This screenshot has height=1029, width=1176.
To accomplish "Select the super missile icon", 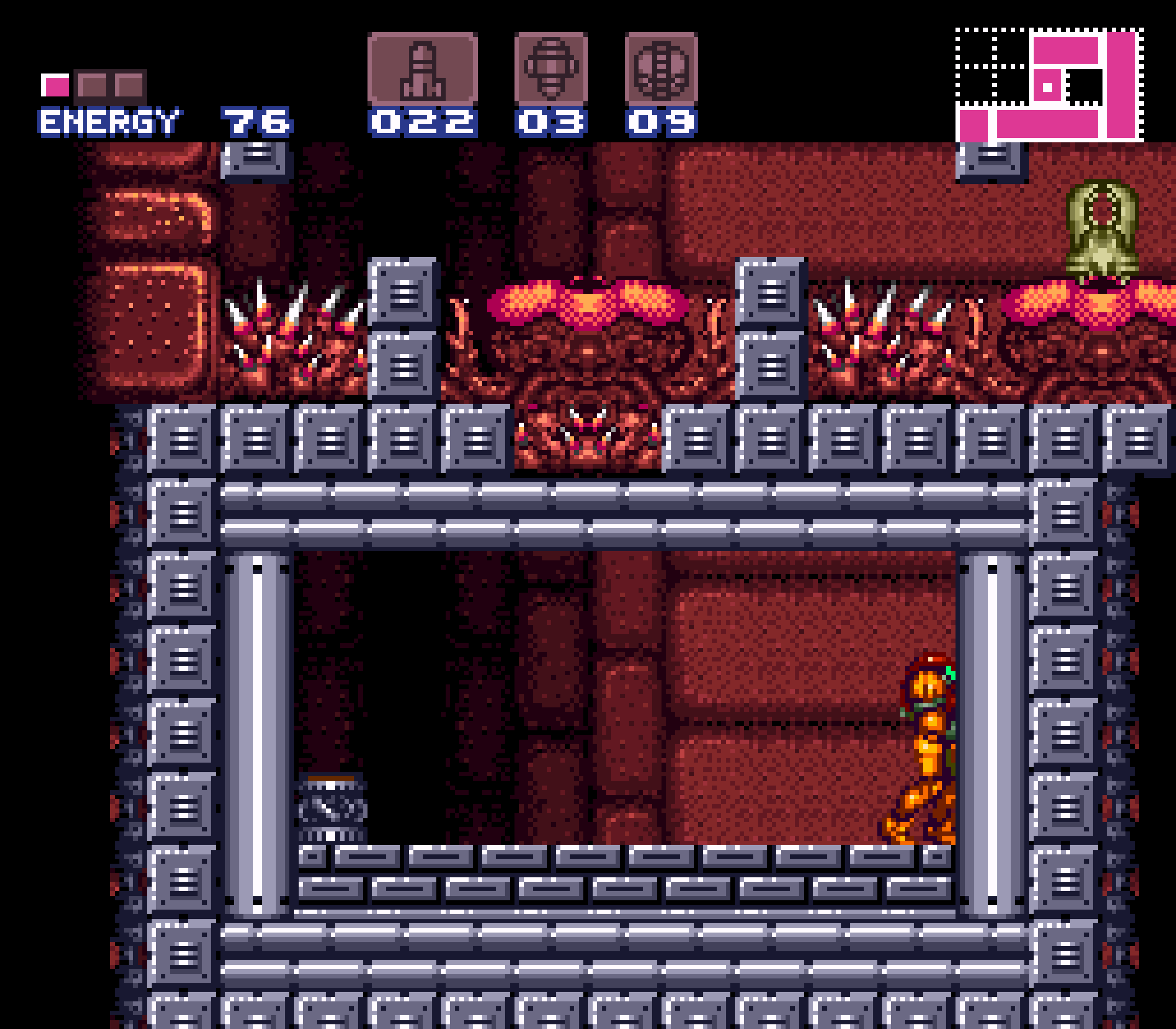I will [551, 69].
